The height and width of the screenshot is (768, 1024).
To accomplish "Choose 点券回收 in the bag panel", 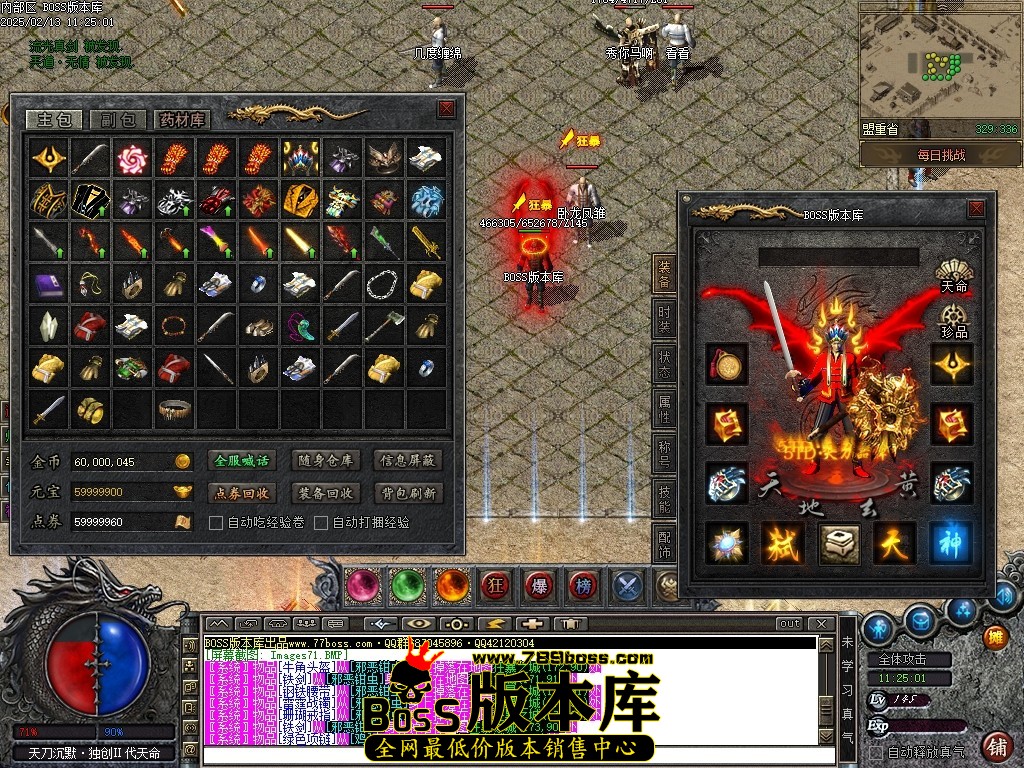I will [243, 493].
